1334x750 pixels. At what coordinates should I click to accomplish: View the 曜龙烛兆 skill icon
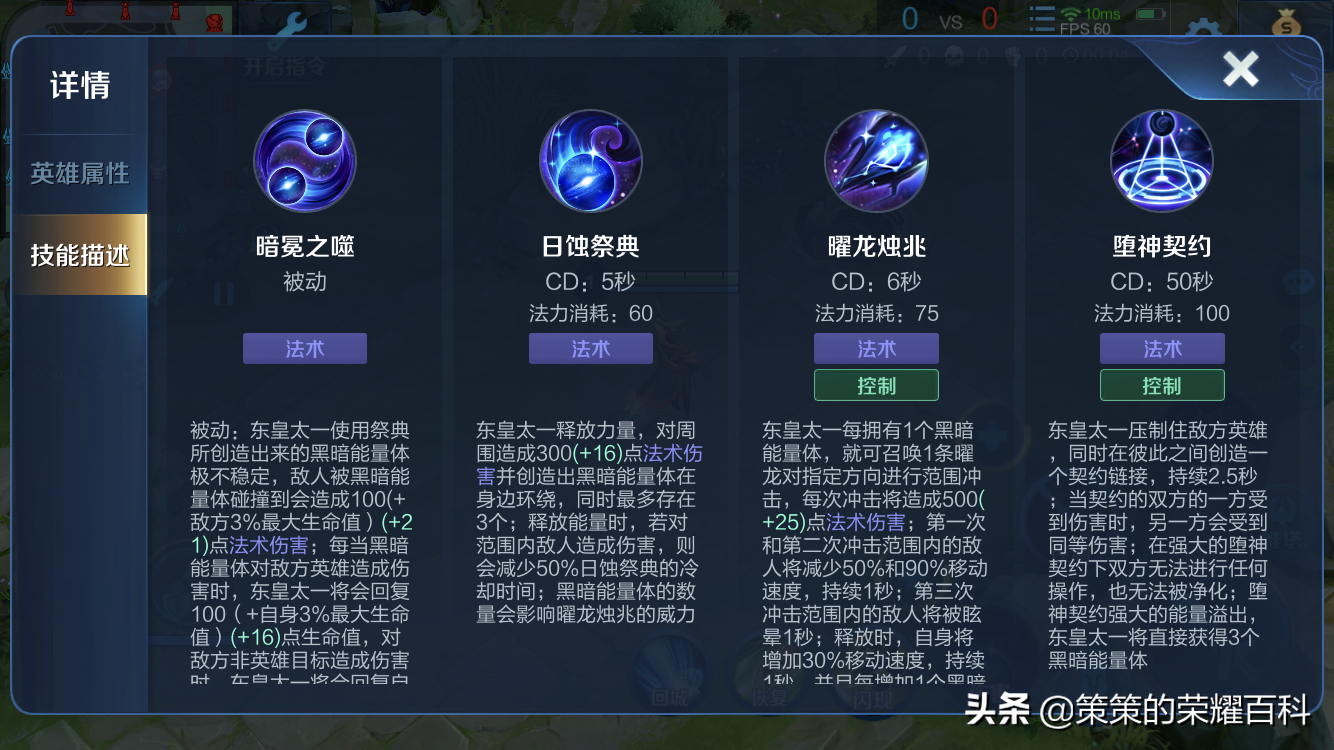pyautogui.click(x=876, y=161)
